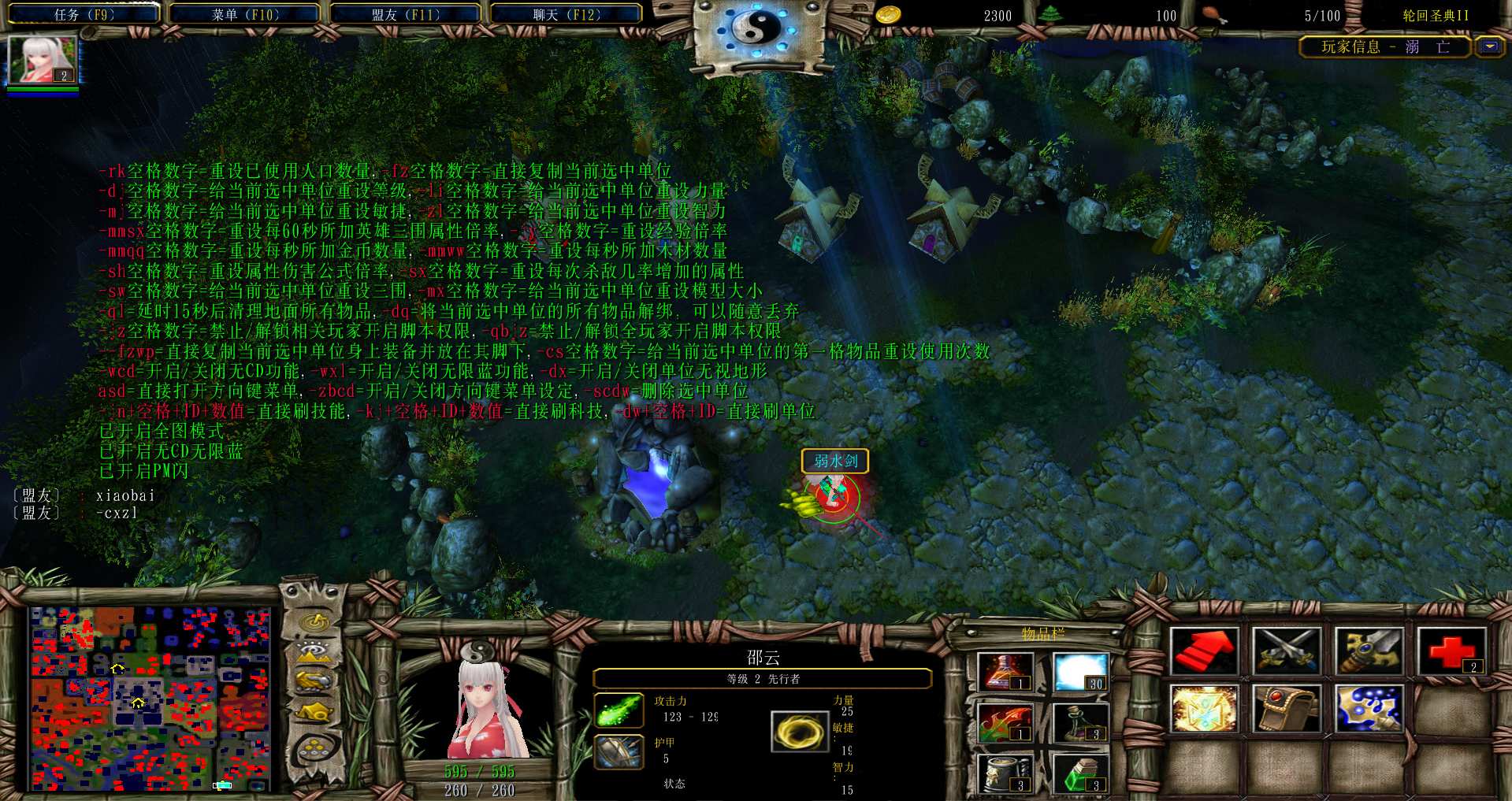The image size is (1512, 801).
Task: Open the 任务 (F9) quests menu
Action: (84, 14)
